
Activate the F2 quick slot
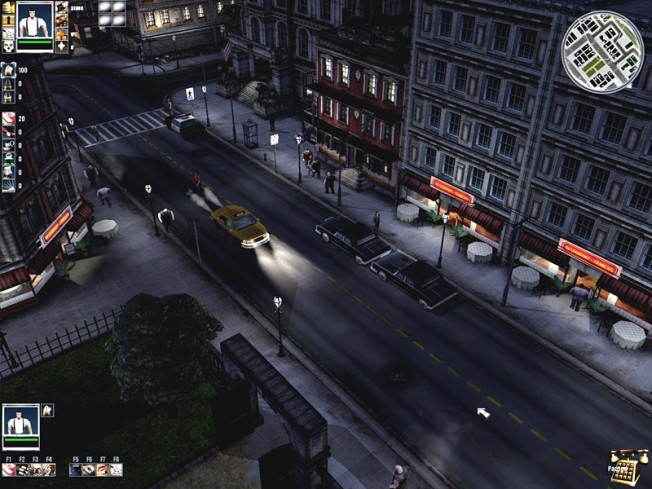click(x=22, y=469)
